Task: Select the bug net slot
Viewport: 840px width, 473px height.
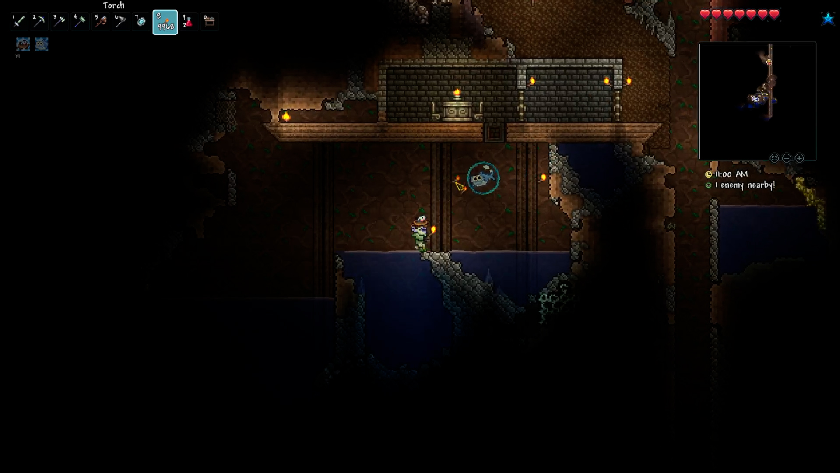Action: pyautogui.click(x=120, y=21)
